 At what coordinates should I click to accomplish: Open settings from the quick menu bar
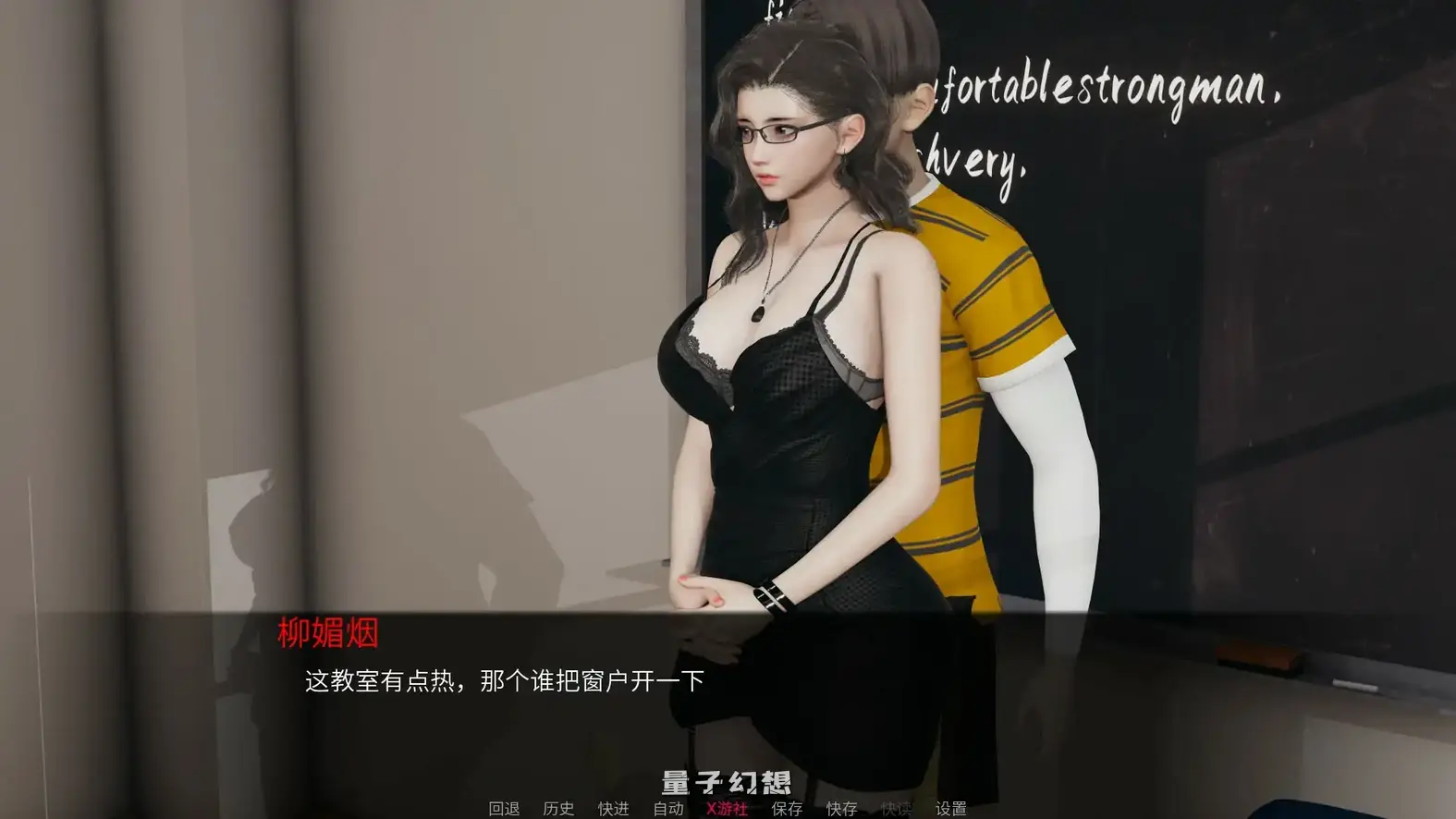952,807
